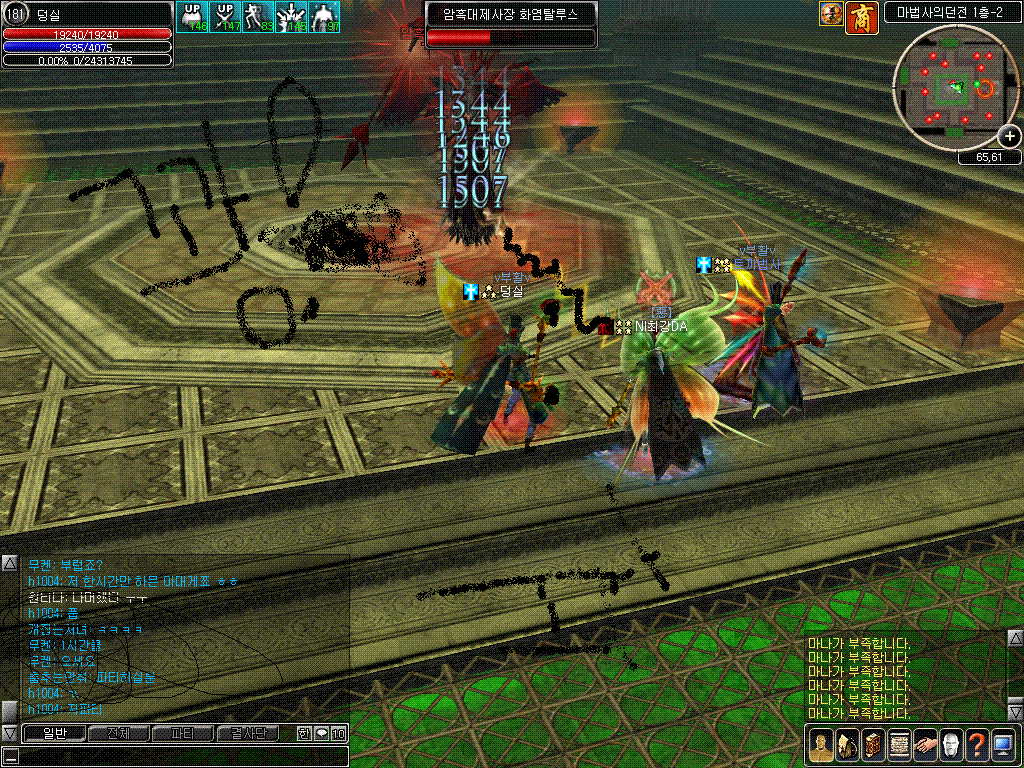Switch to the 일반 chat tab
The height and width of the screenshot is (768, 1024).
tap(53, 733)
